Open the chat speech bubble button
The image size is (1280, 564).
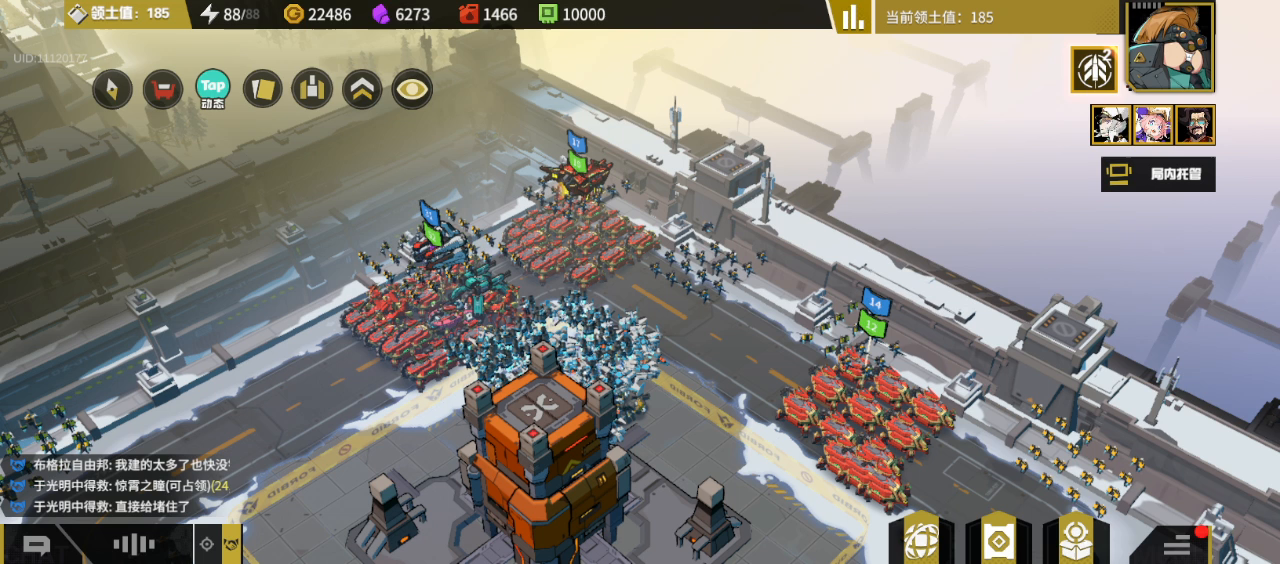pyautogui.click(x=37, y=545)
